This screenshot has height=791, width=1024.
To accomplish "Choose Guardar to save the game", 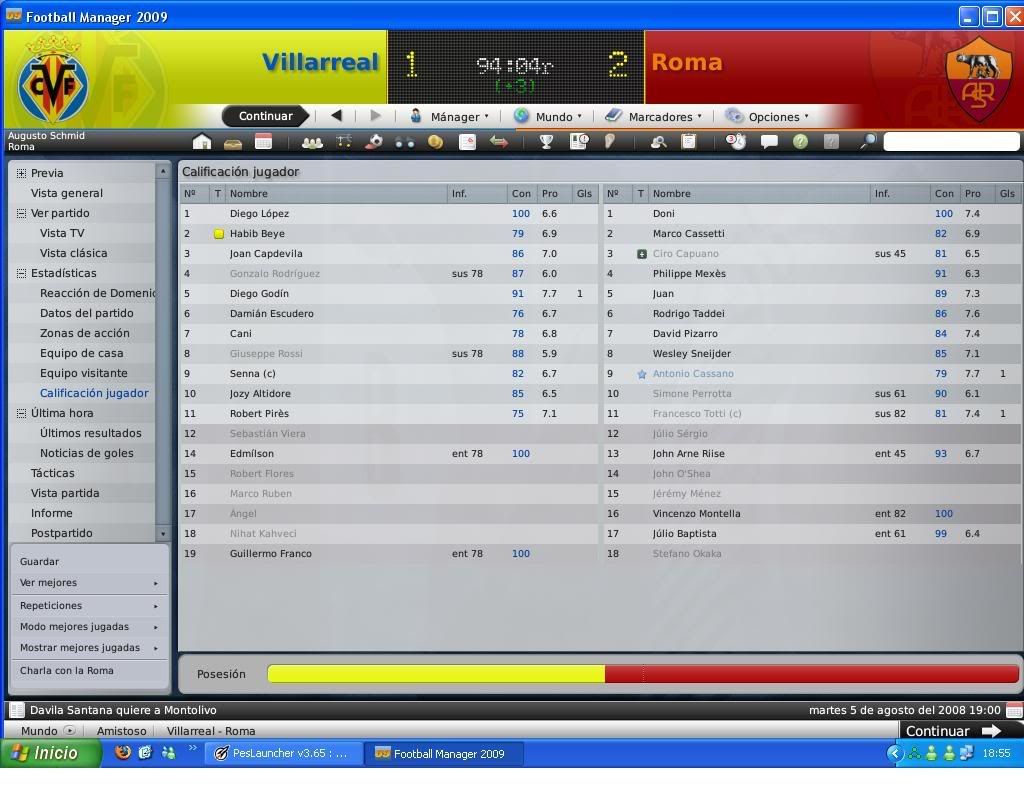I will [40, 562].
